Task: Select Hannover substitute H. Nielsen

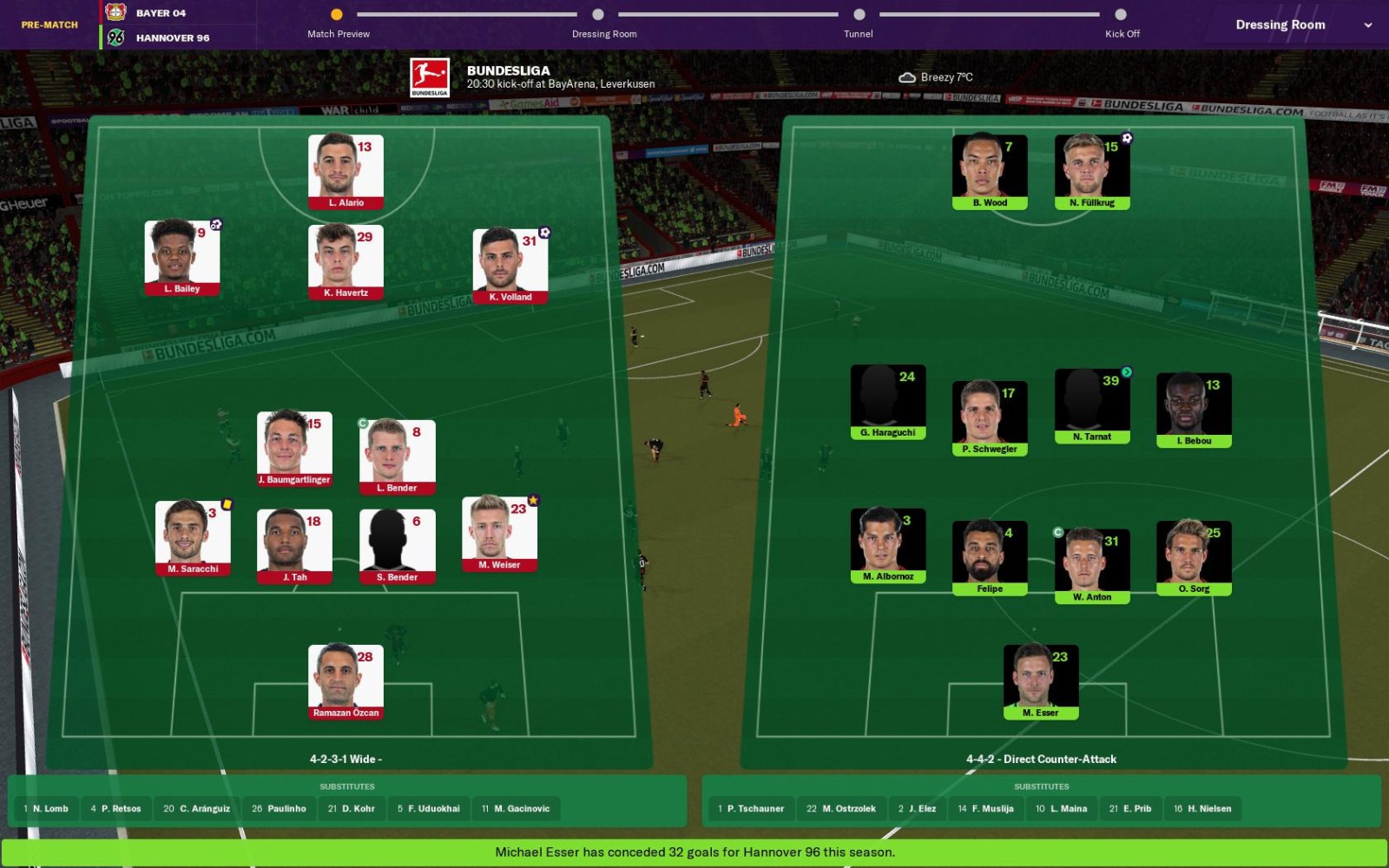Action: [x=1202, y=809]
